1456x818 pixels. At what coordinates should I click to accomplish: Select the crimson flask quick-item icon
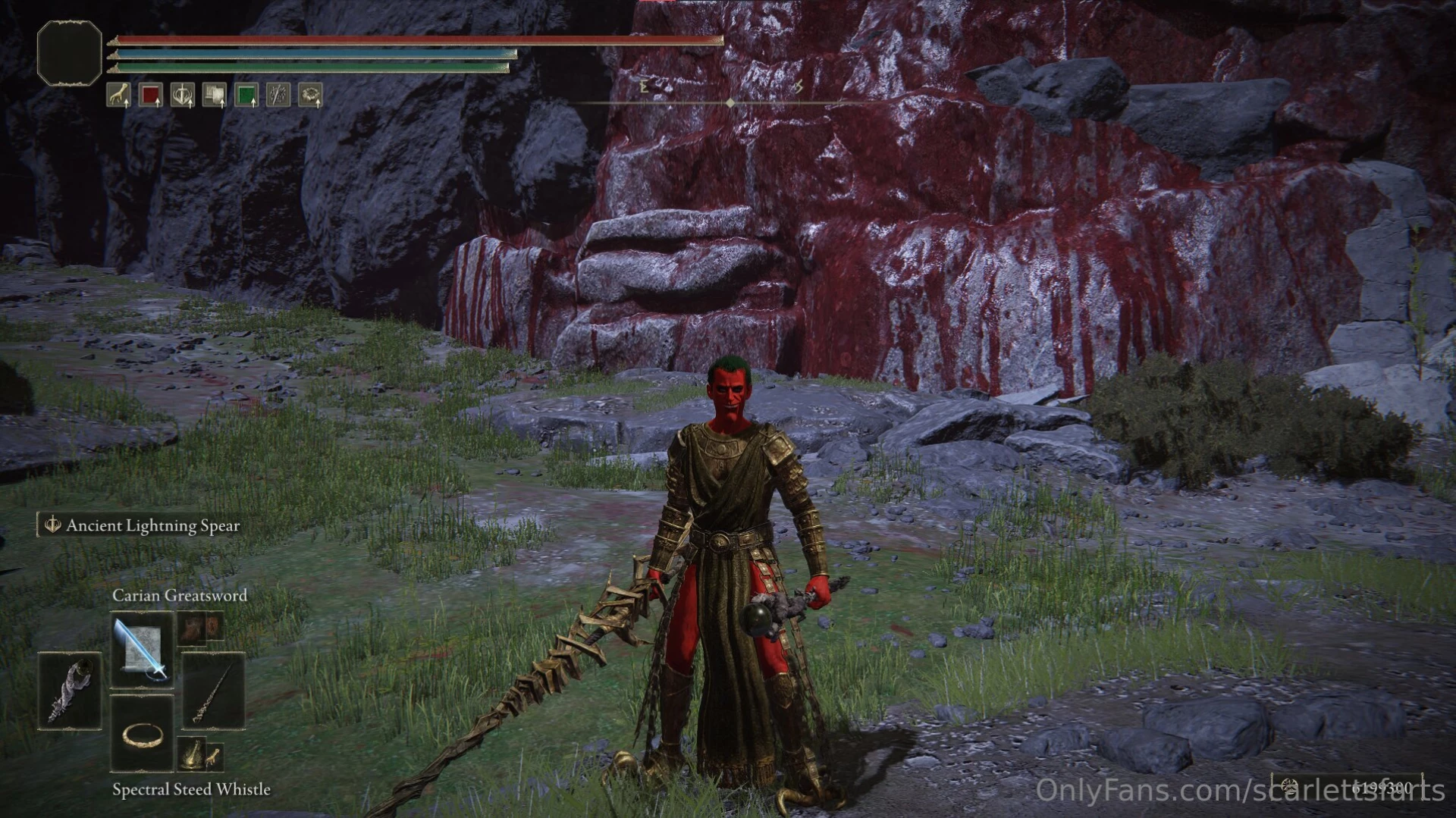(149, 94)
